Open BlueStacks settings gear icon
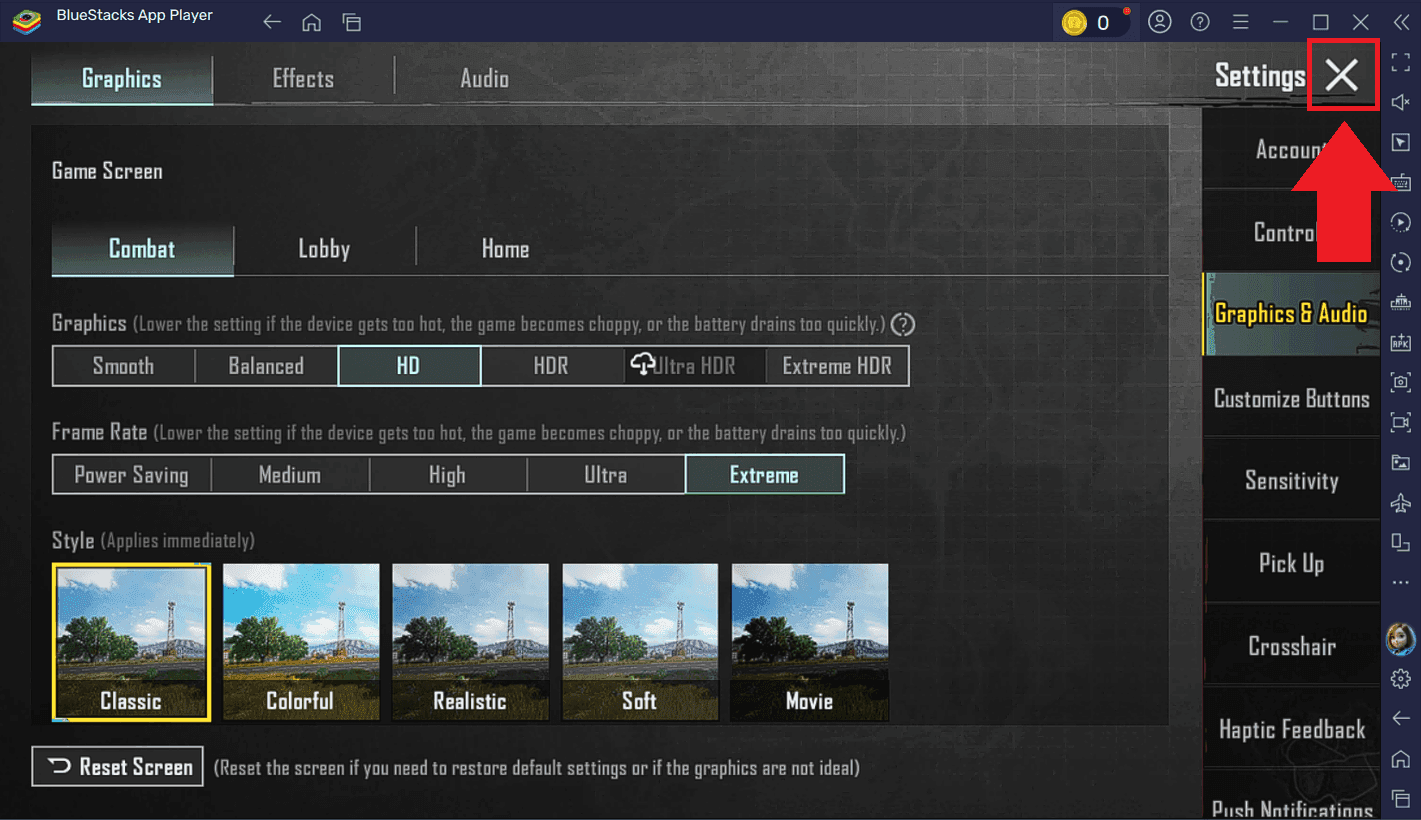This screenshot has width=1421, height=820. pyautogui.click(x=1400, y=677)
